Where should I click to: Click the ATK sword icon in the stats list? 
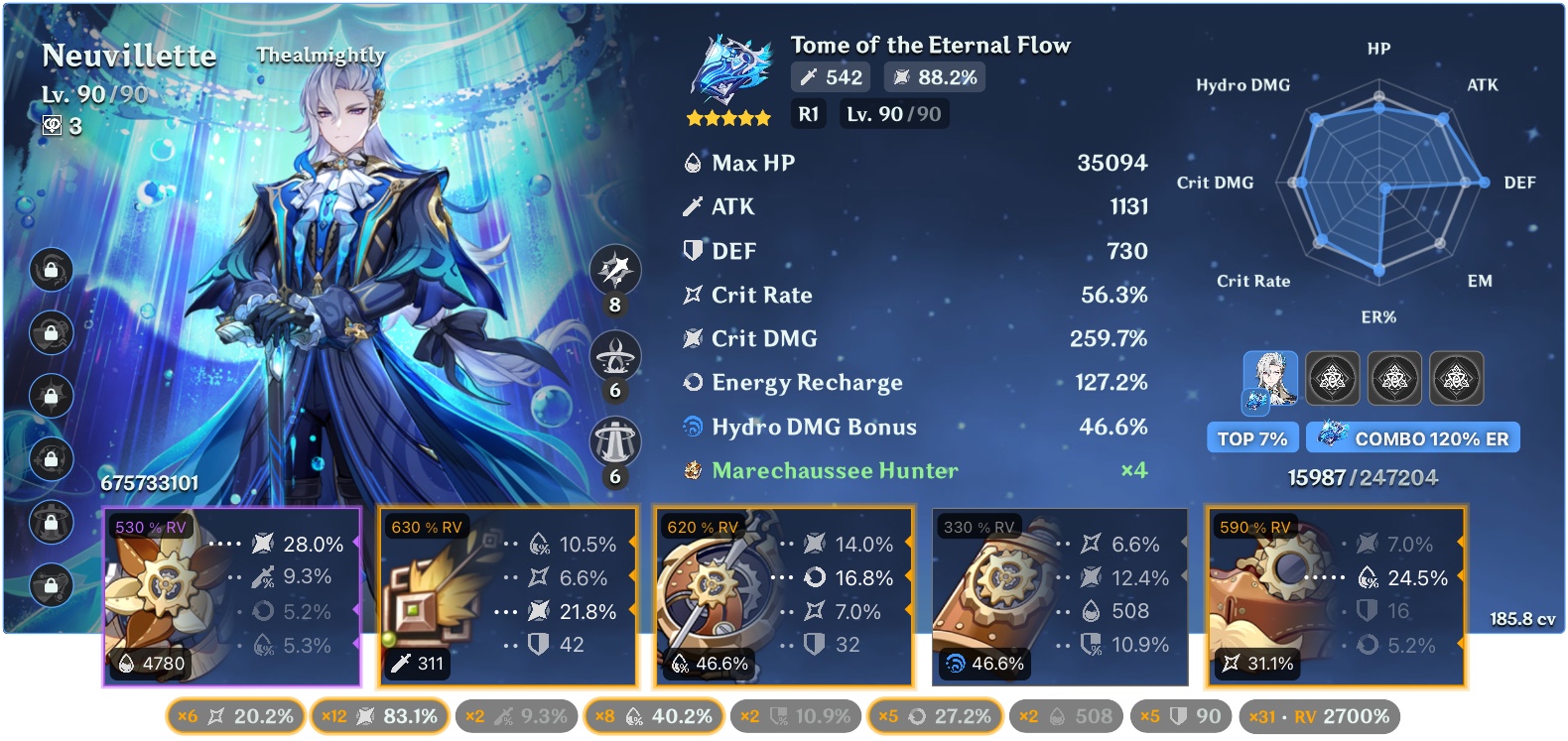[x=691, y=207]
